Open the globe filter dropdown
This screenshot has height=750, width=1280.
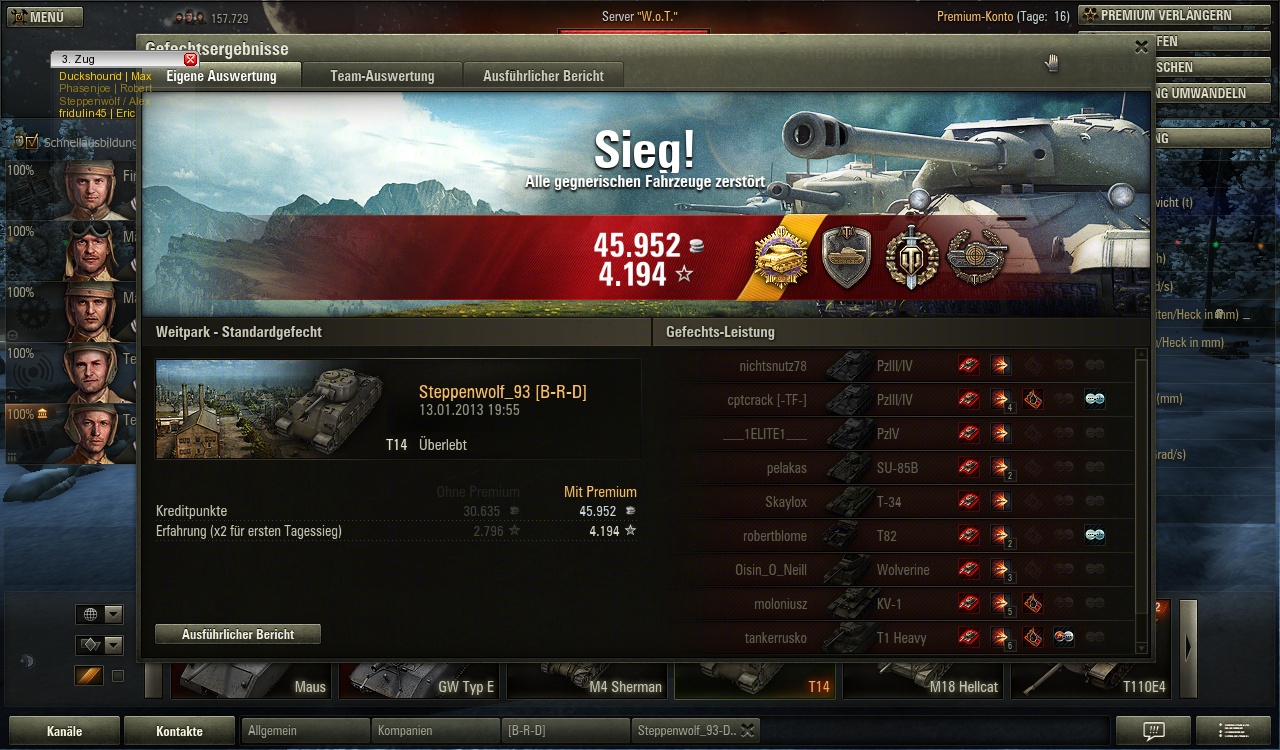click(99, 614)
